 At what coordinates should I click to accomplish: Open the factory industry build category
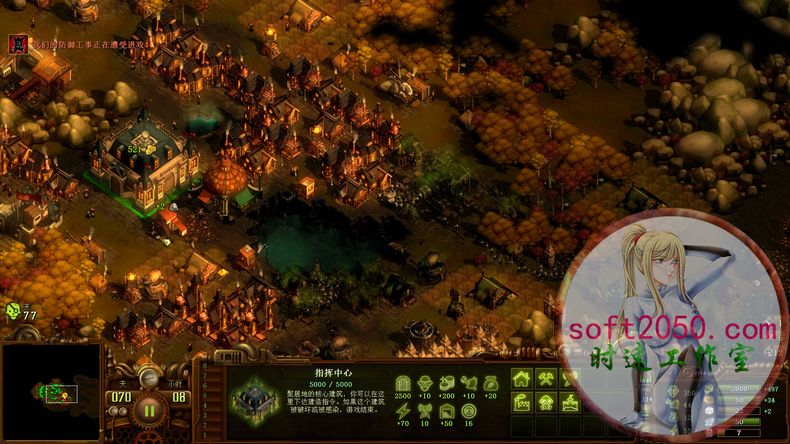521,402
